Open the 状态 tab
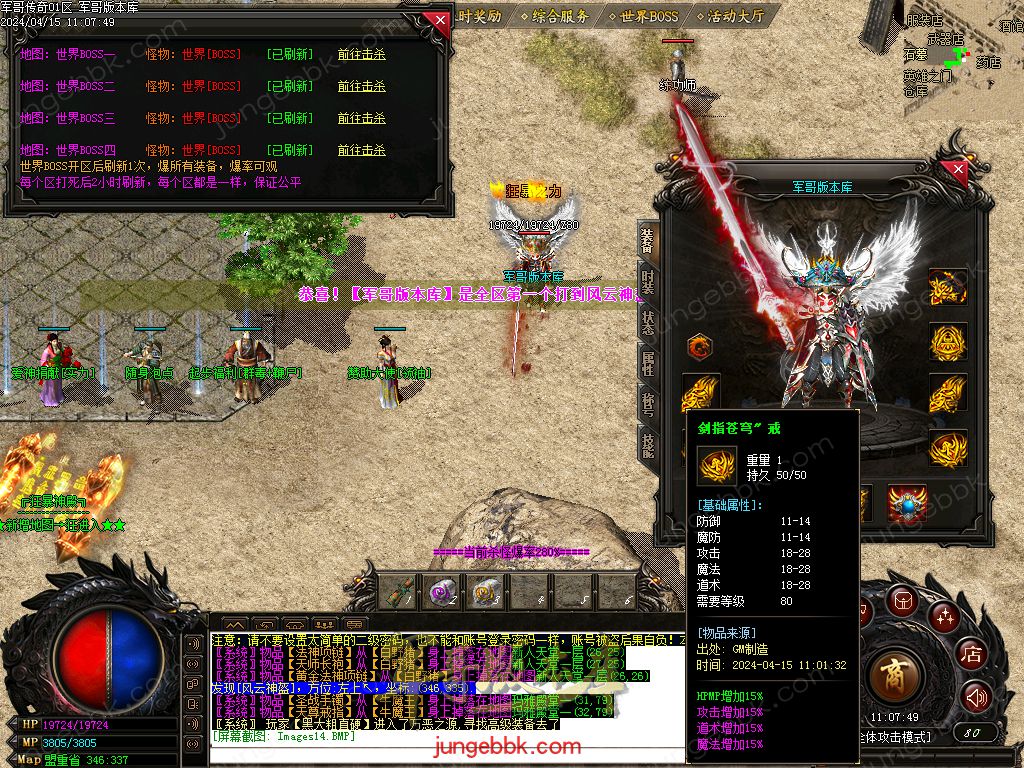Image resolution: width=1024 pixels, height=768 pixels. click(x=648, y=322)
